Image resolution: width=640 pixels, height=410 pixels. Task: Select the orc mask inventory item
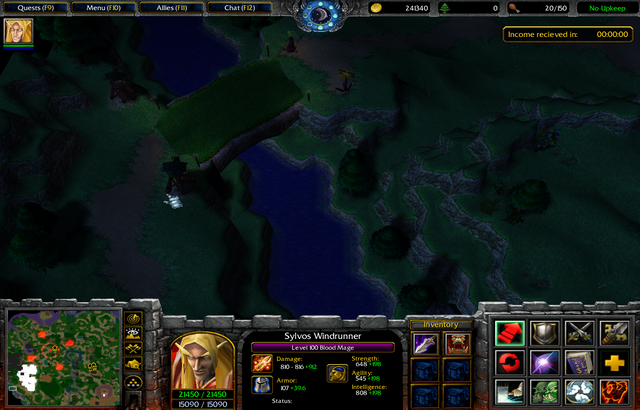pyautogui.click(x=458, y=345)
